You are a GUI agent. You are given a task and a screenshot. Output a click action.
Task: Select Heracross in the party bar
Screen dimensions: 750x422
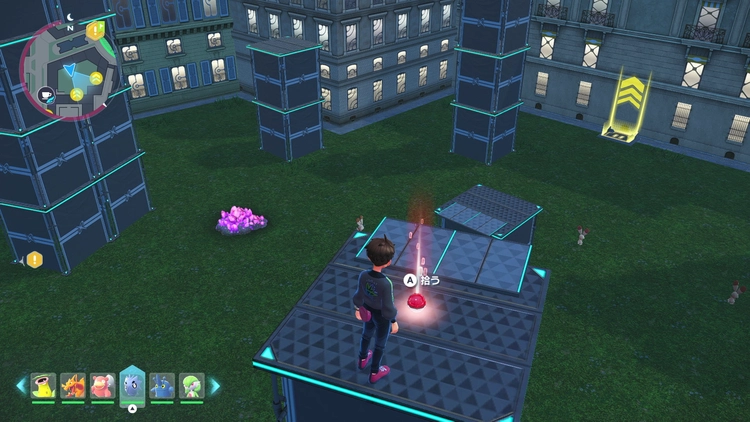162,385
